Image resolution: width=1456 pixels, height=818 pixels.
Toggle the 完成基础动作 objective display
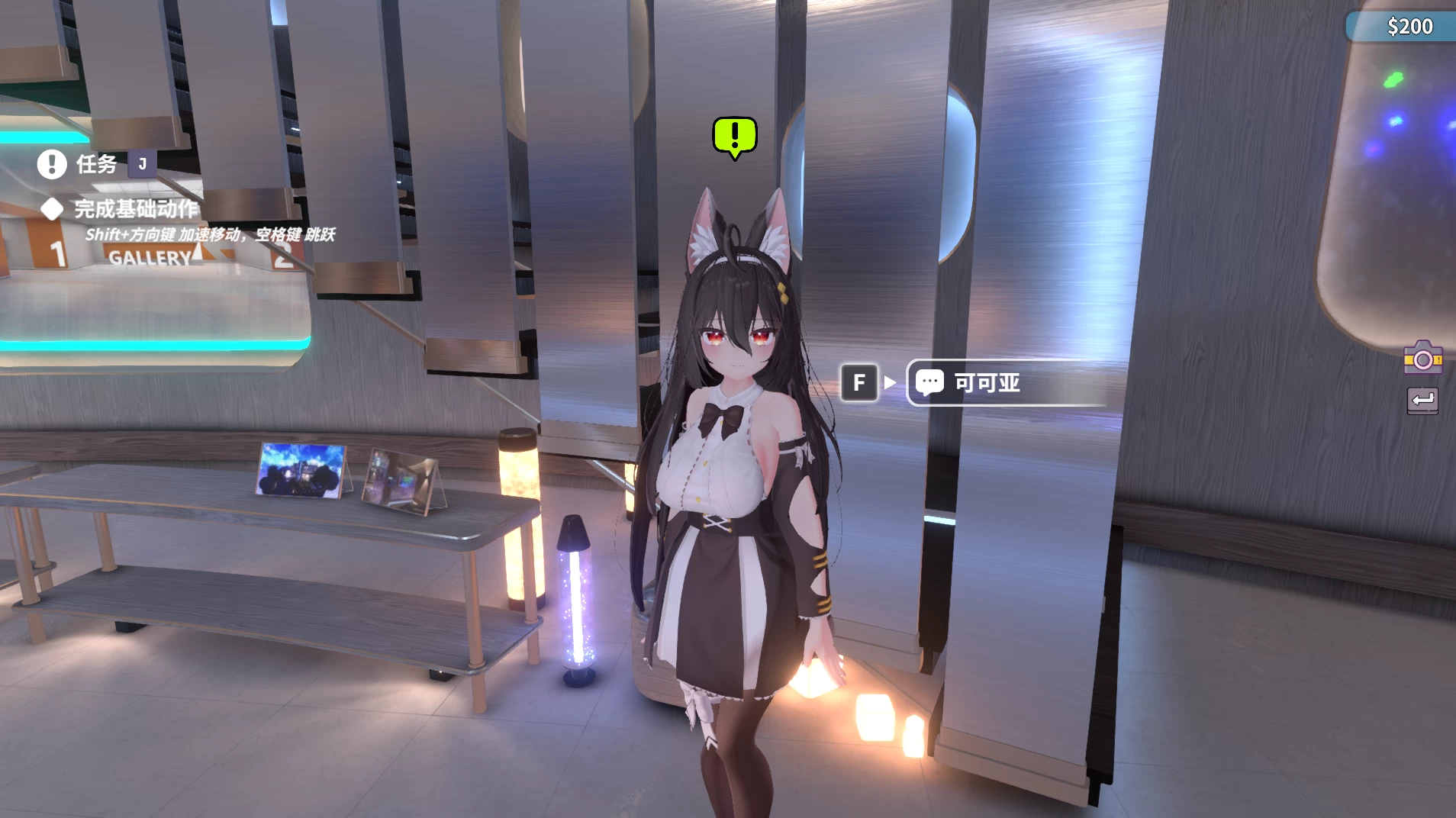[x=135, y=209]
